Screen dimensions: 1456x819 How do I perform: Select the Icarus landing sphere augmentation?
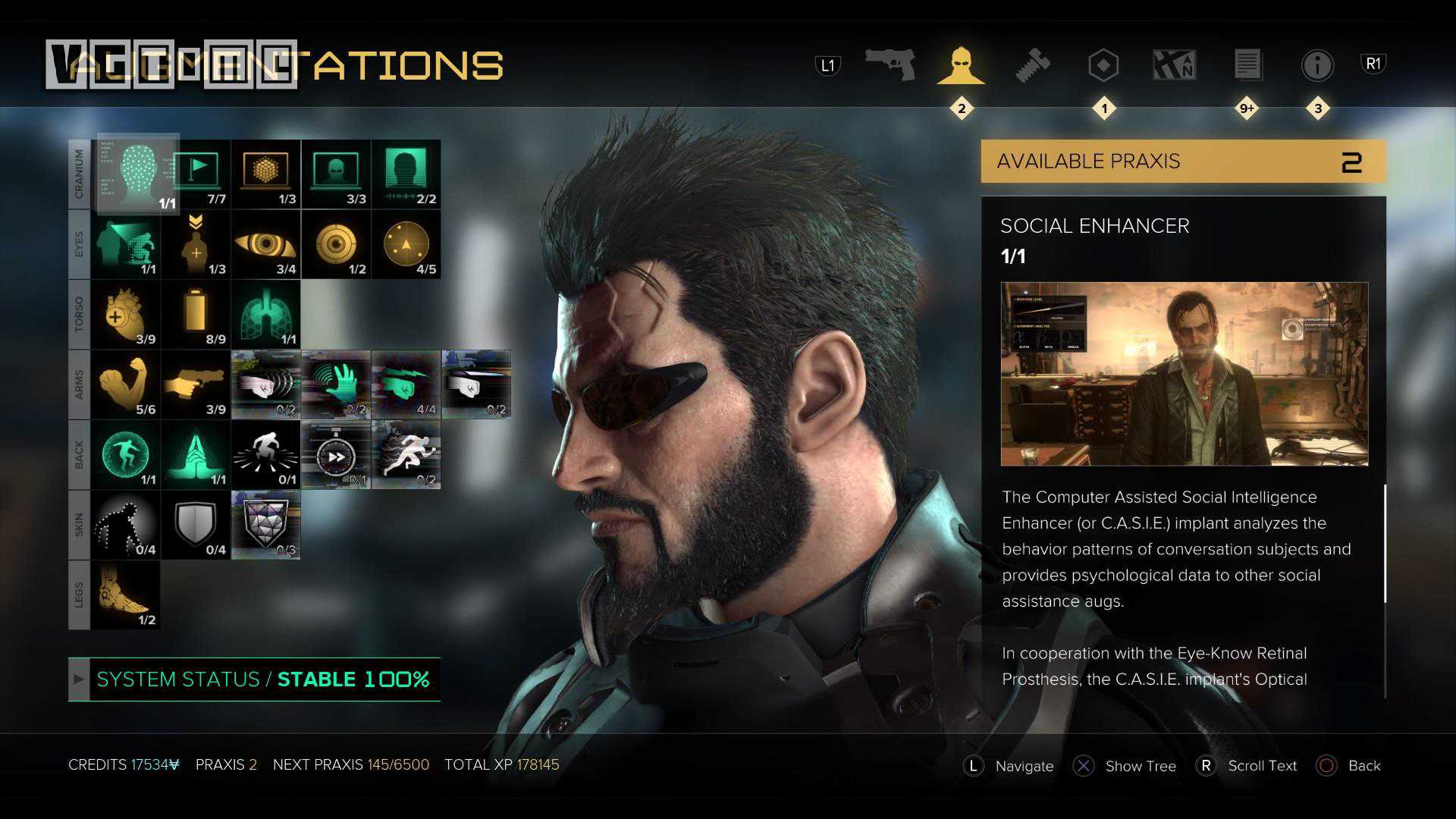125,454
